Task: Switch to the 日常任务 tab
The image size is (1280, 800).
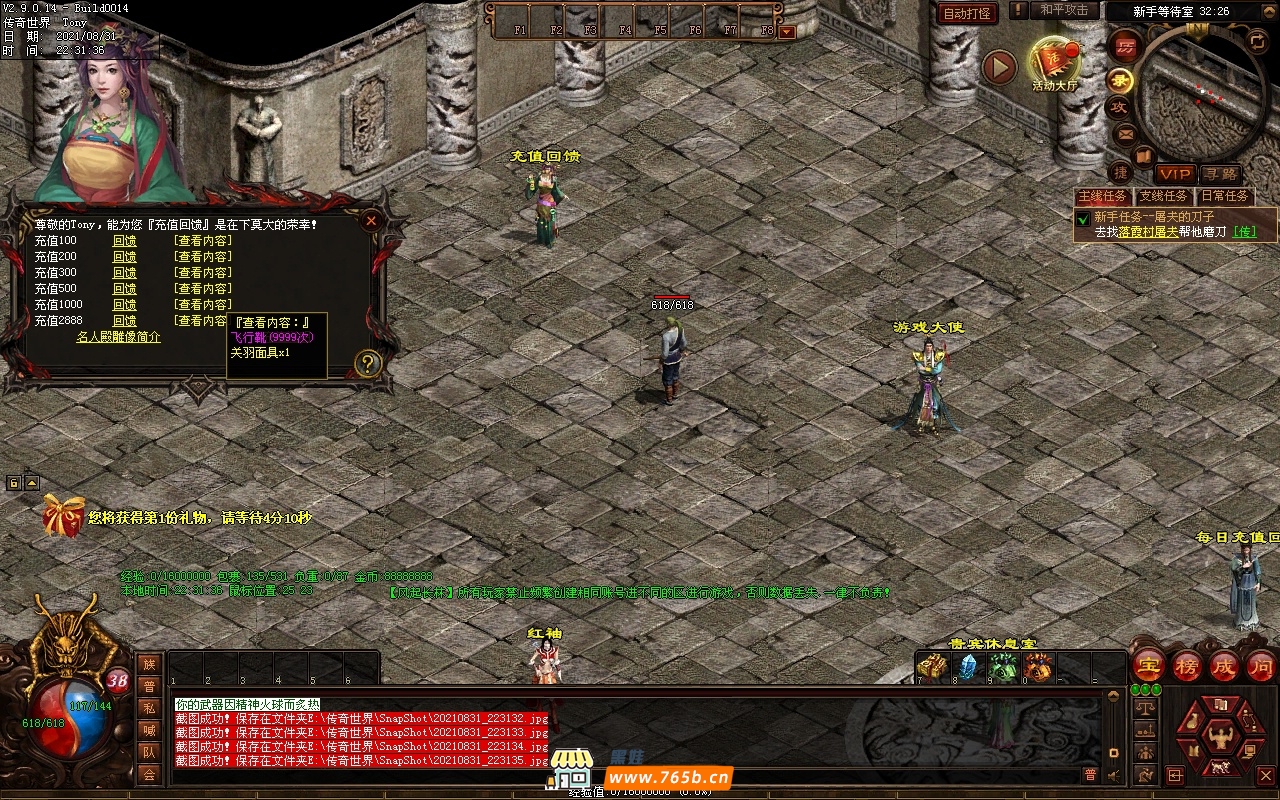Action: tap(1225, 196)
